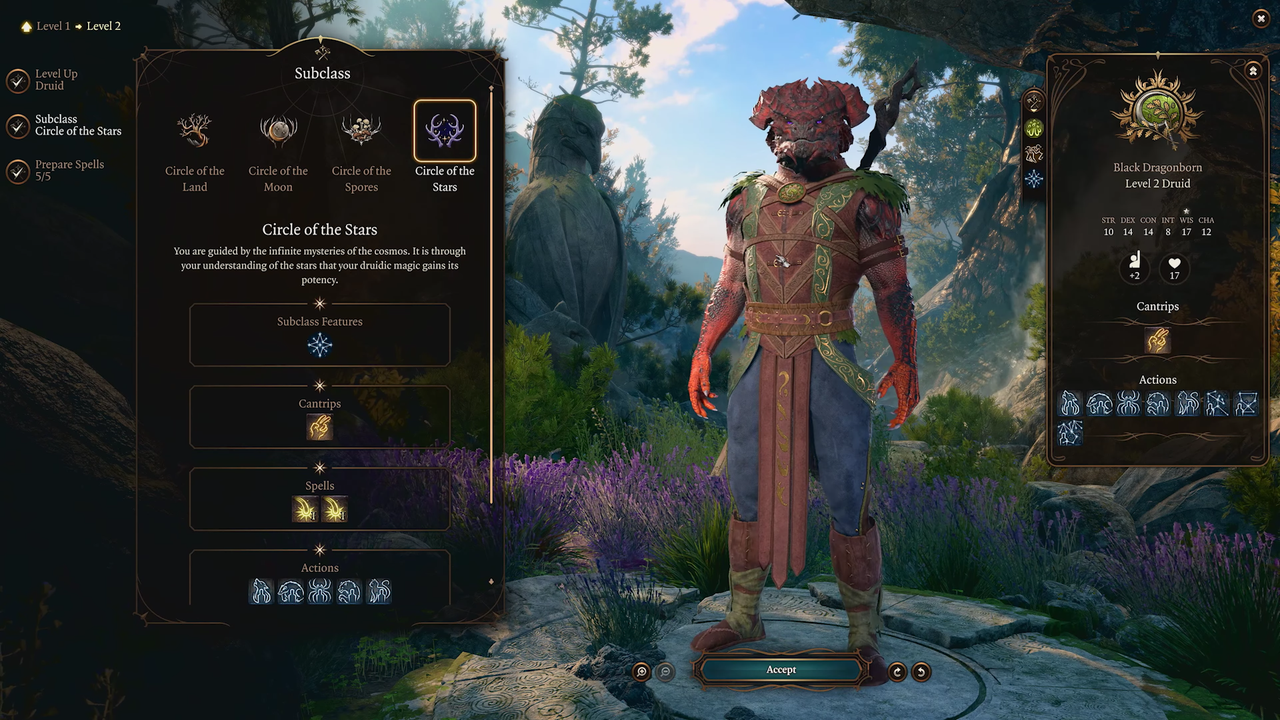This screenshot has height=720, width=1280.
Task: Click the rotate character clockwise arrow
Action: click(x=897, y=671)
